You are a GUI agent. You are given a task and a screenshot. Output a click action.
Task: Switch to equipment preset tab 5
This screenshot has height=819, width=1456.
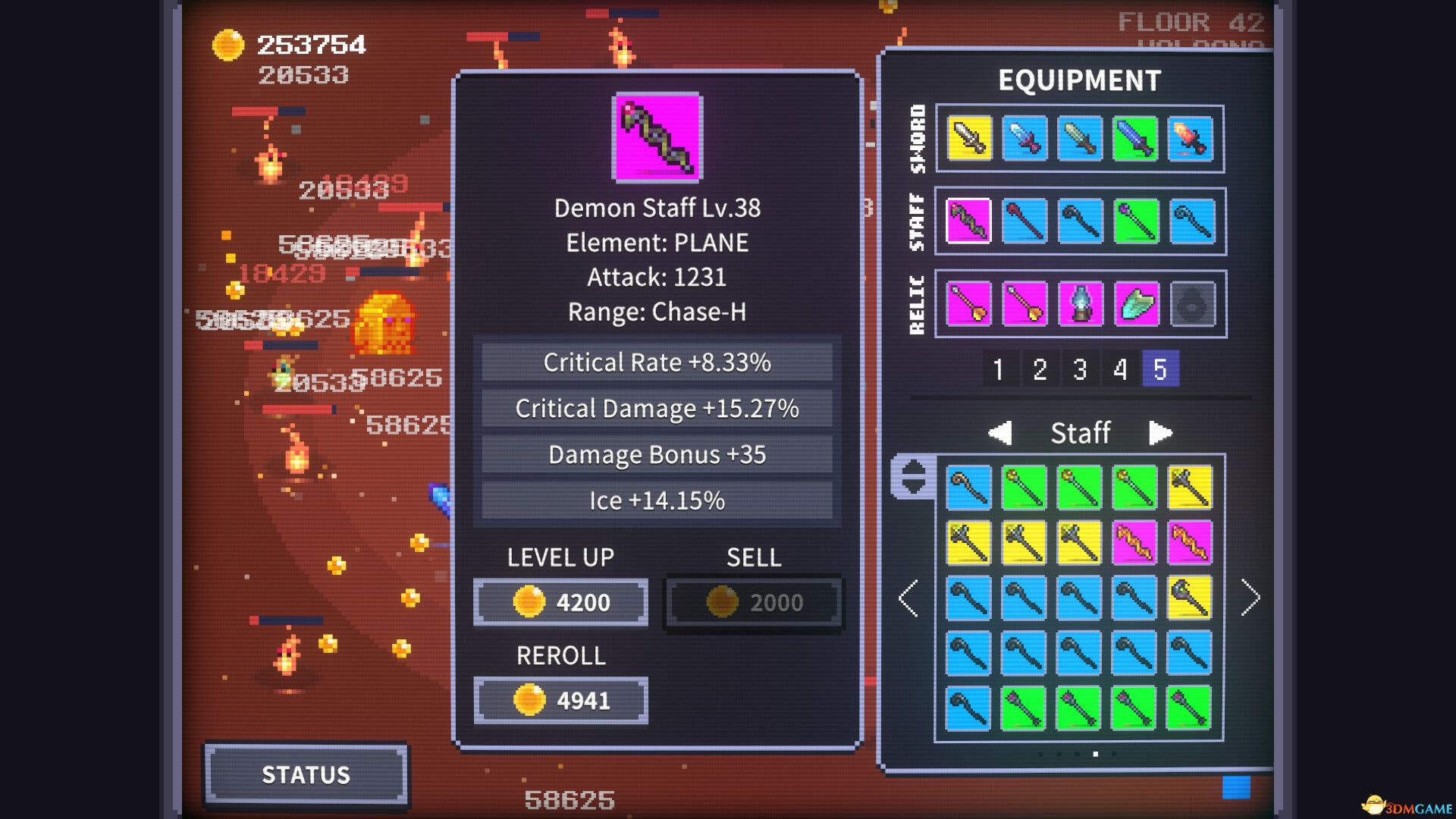tap(1160, 371)
